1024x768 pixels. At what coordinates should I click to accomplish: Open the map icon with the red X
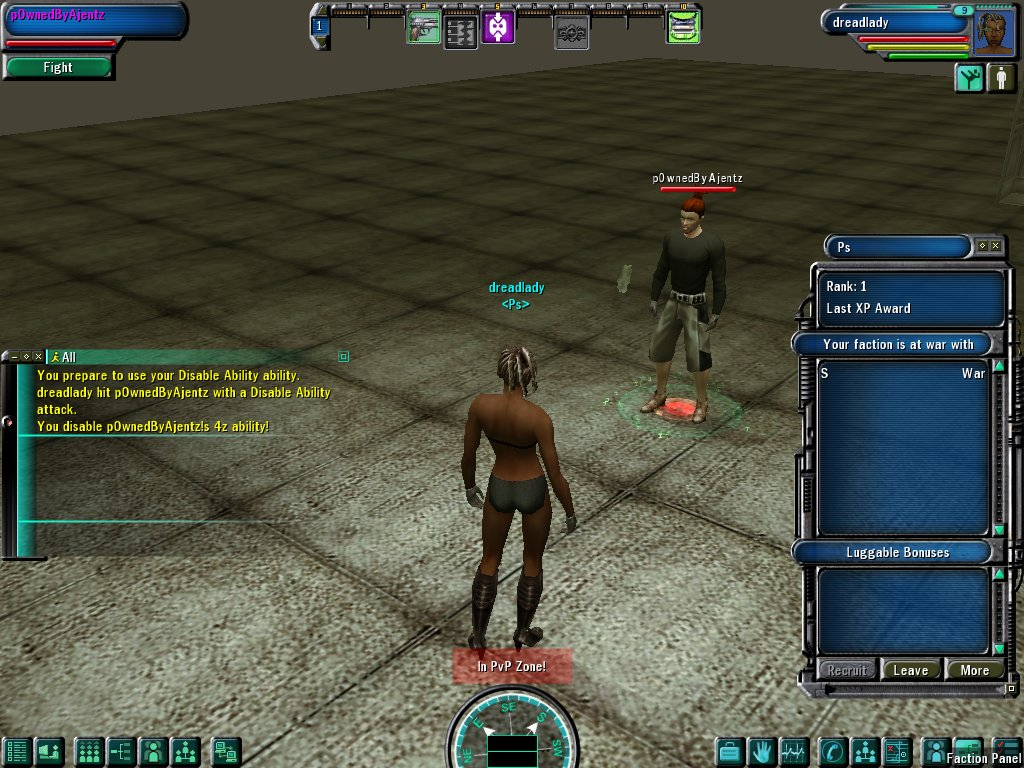(x=898, y=751)
